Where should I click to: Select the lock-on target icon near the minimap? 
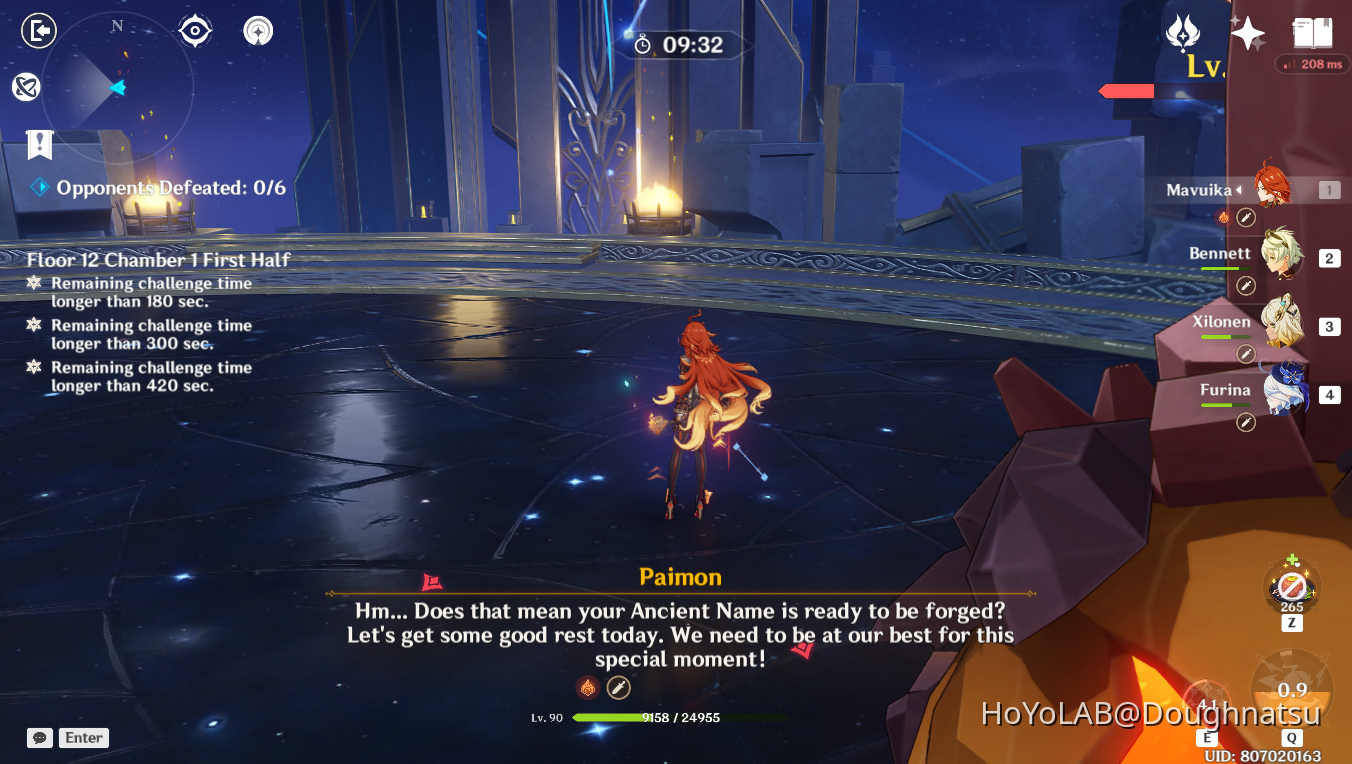point(257,30)
